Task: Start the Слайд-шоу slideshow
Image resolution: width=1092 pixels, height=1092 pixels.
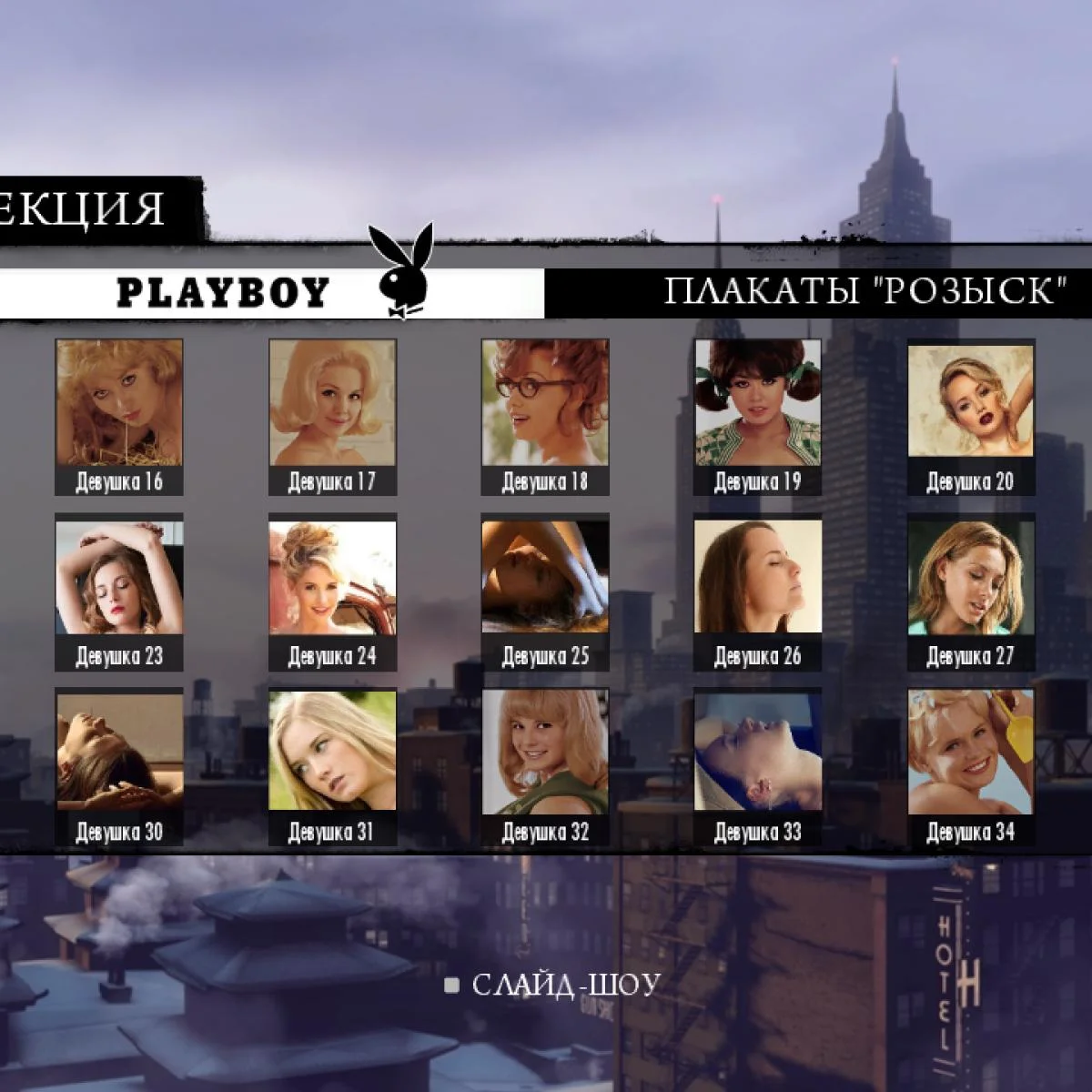Action: (x=564, y=986)
